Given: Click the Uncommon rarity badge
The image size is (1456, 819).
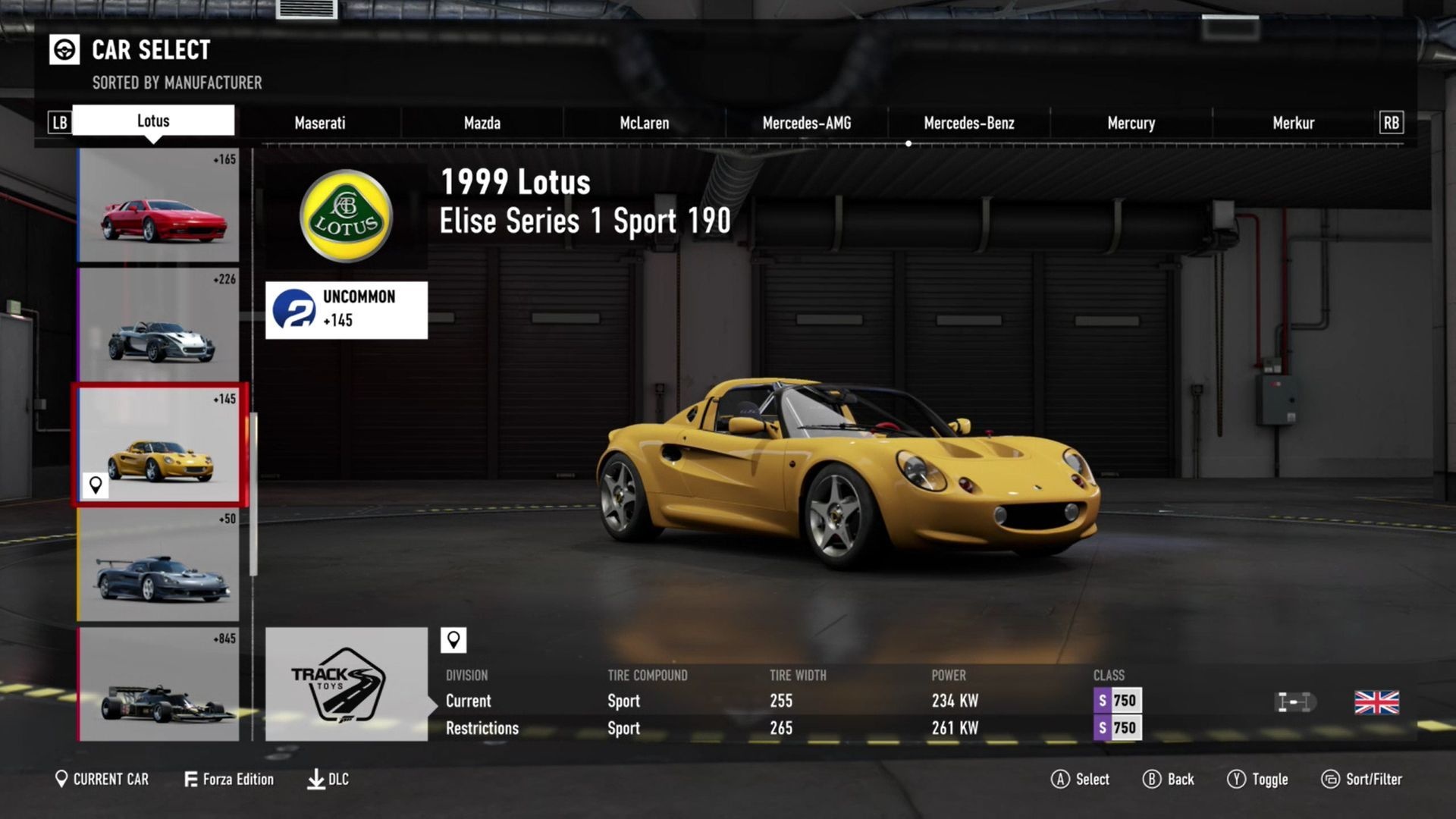Looking at the screenshot, I should 346,309.
